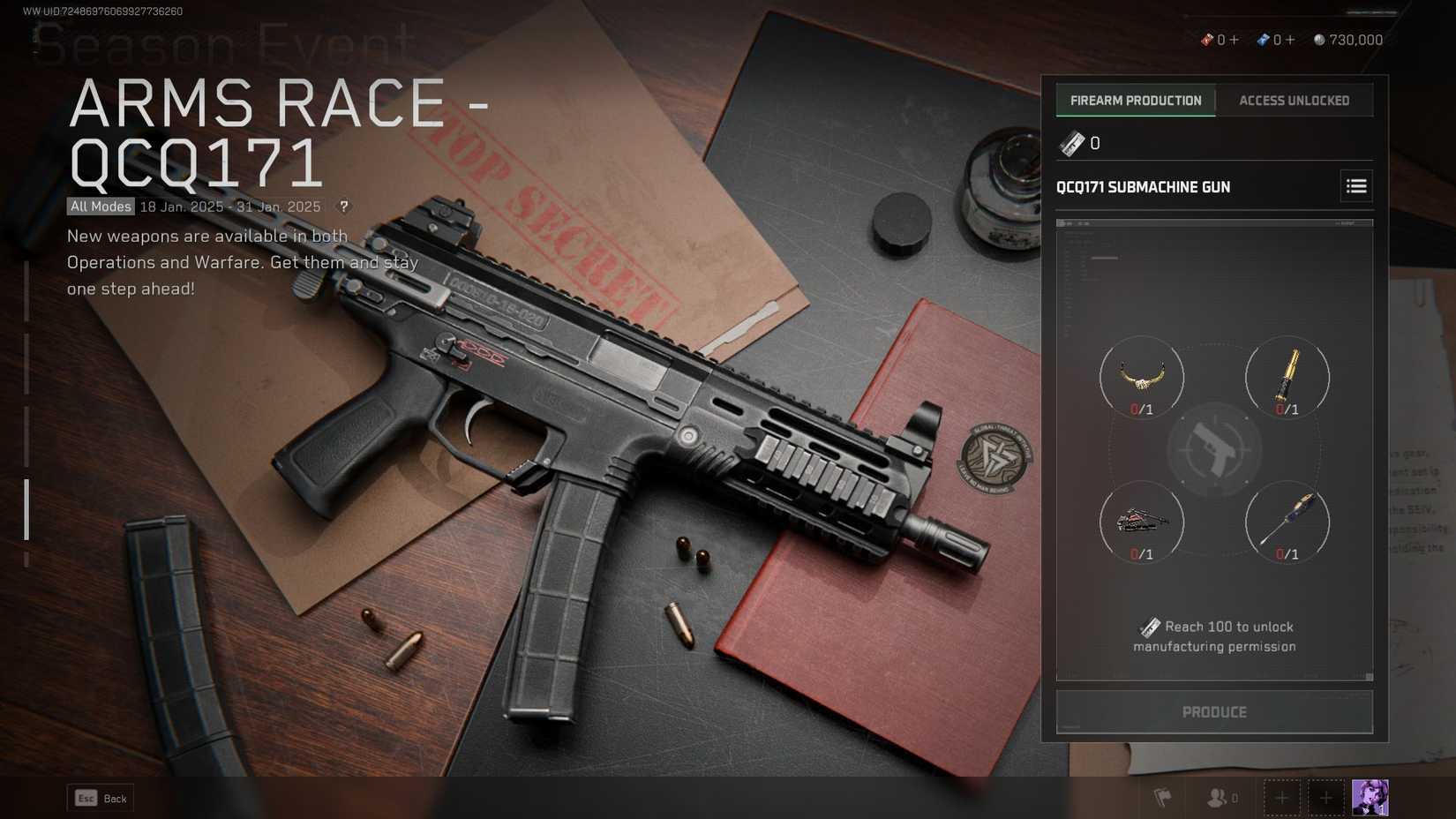
Task: Select the screwdriver material slot
Action: click(x=1287, y=522)
